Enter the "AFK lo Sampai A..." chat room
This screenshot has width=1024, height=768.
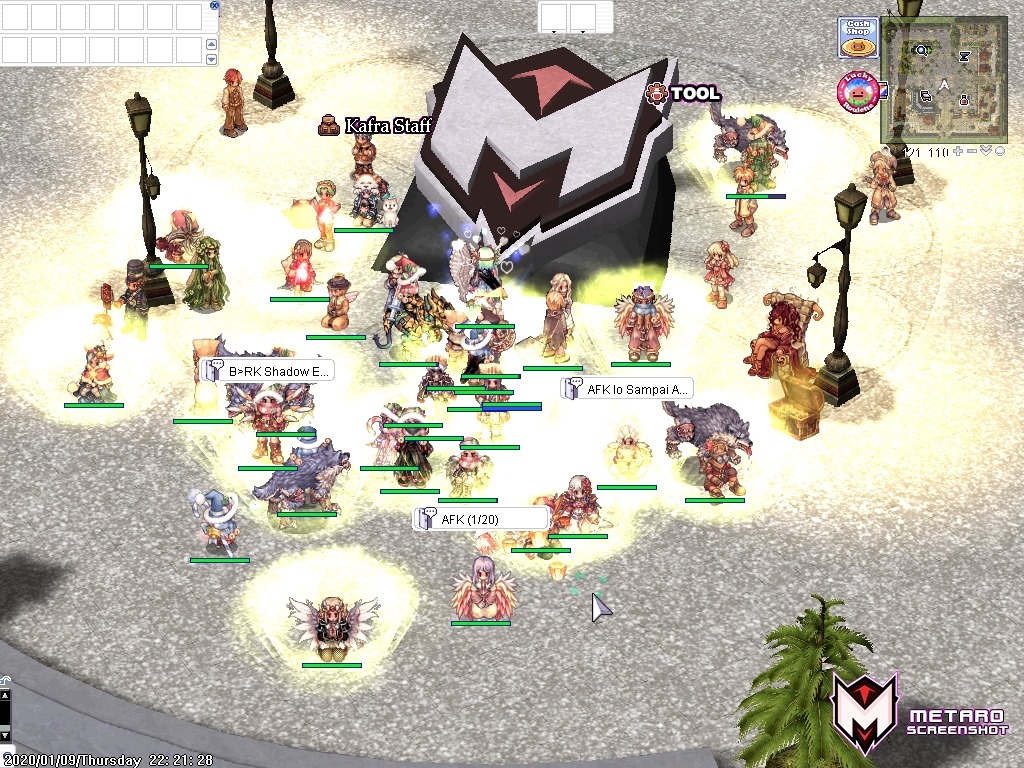point(627,389)
